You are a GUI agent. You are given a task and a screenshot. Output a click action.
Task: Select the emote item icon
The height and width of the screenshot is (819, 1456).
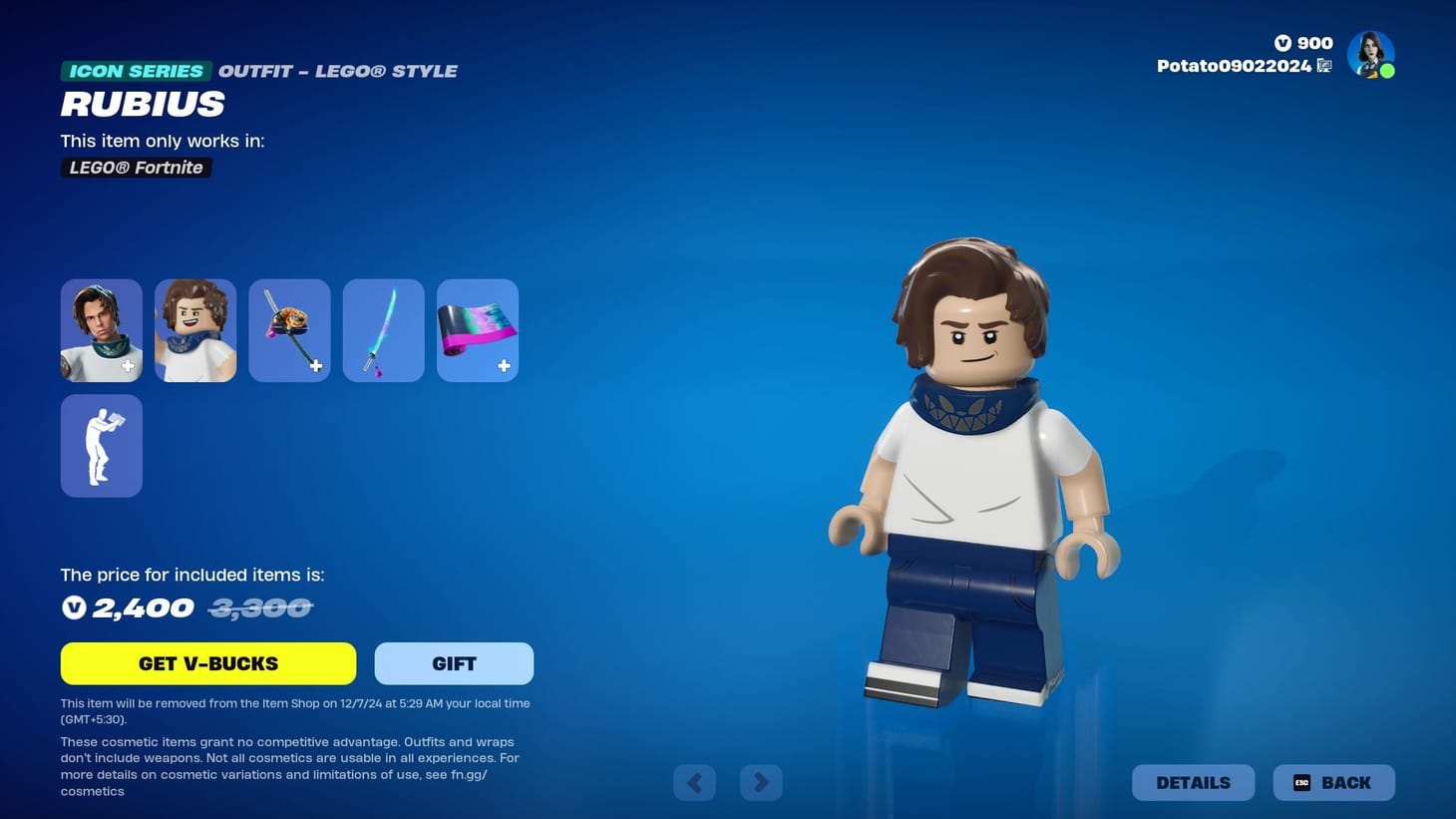point(101,445)
